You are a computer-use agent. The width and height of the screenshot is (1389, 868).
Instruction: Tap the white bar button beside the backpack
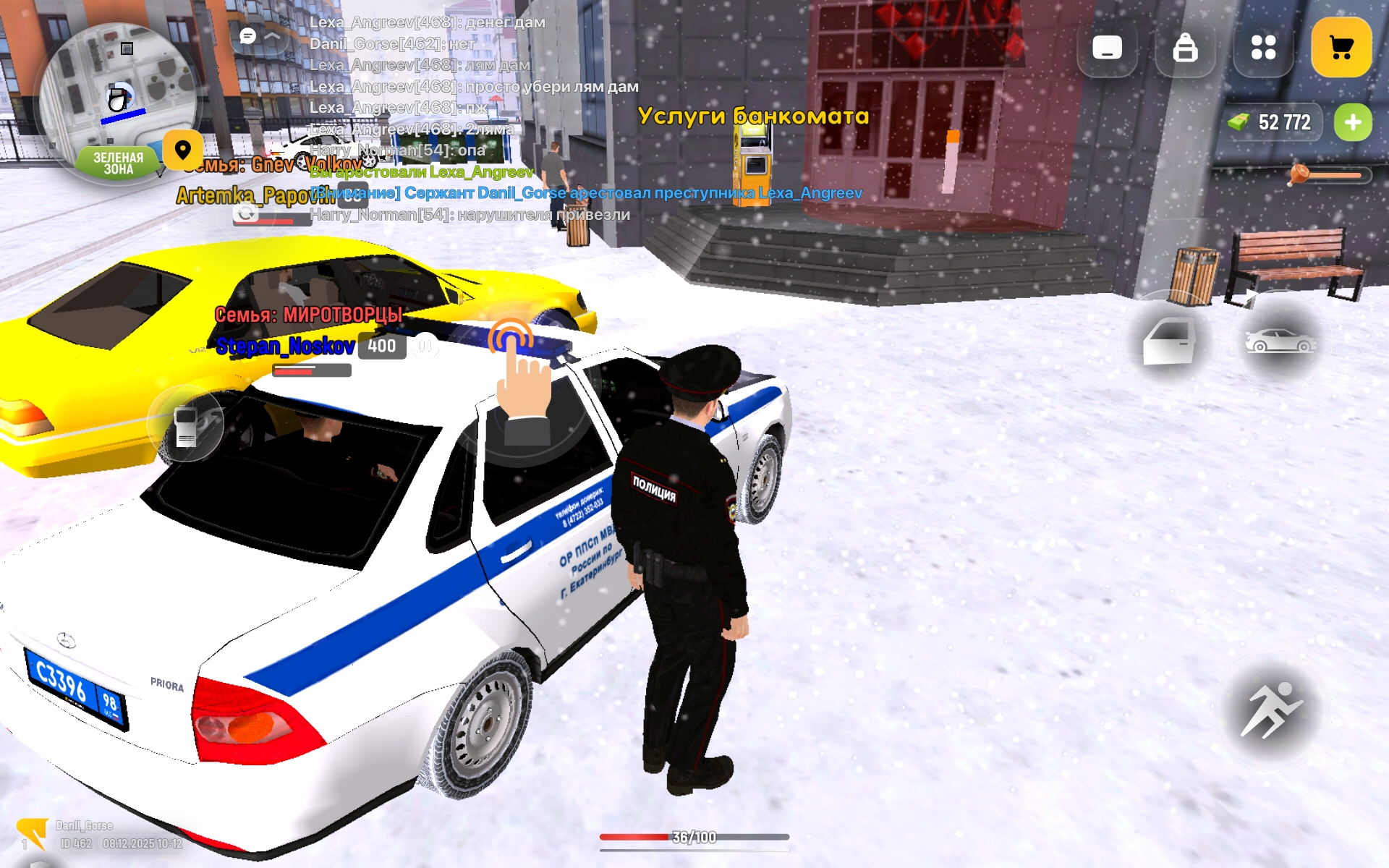tap(1107, 48)
